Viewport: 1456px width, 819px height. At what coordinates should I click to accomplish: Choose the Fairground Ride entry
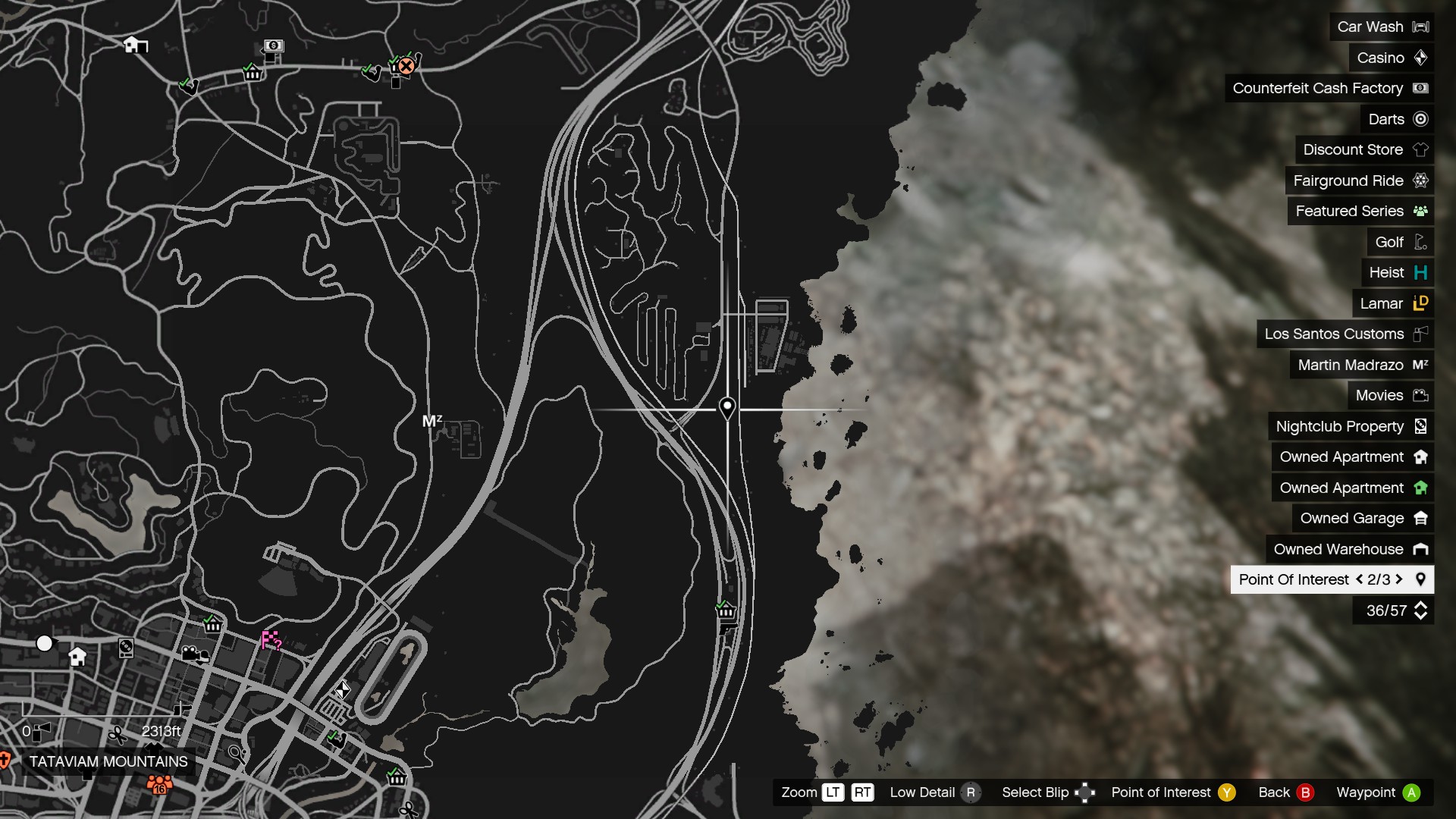[1359, 180]
